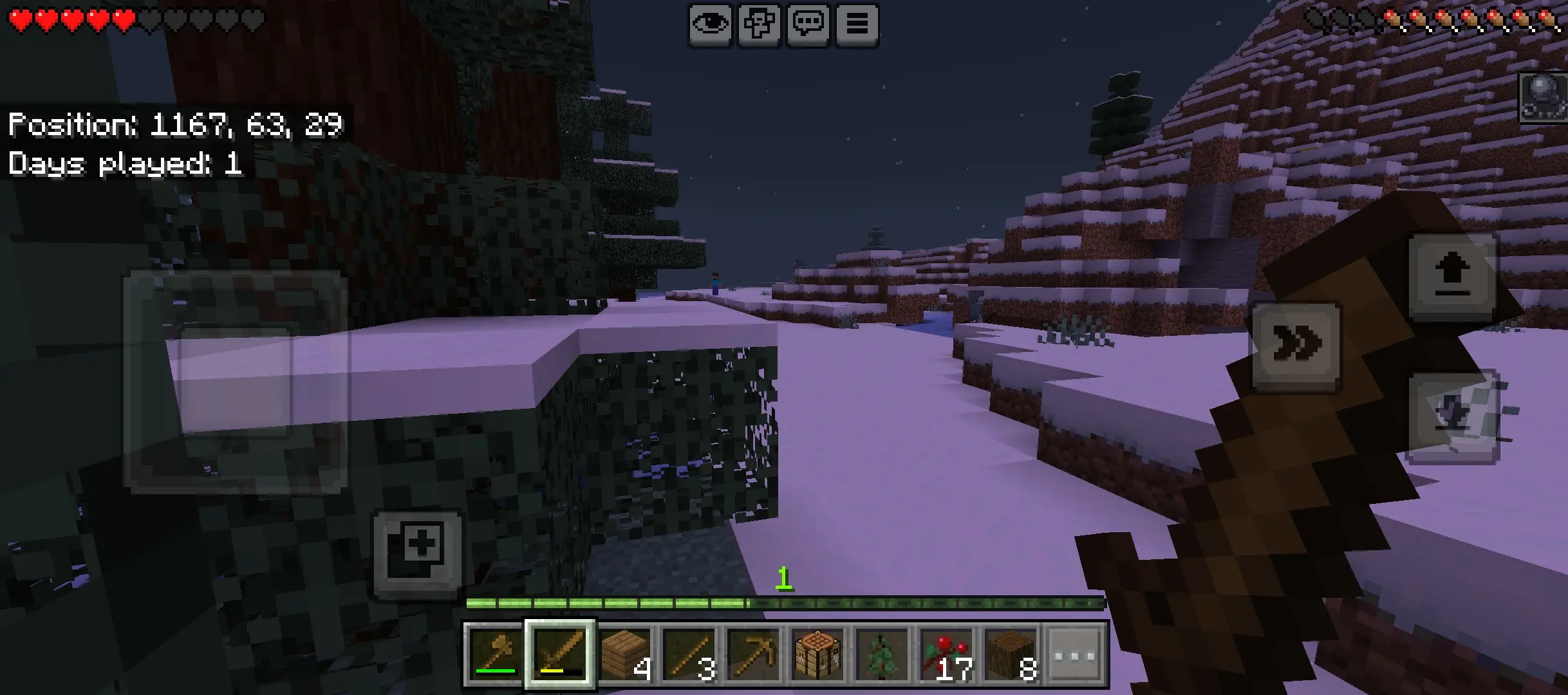The width and height of the screenshot is (1568, 695).
Task: Tap the jump up-arrow button
Action: [1452, 277]
